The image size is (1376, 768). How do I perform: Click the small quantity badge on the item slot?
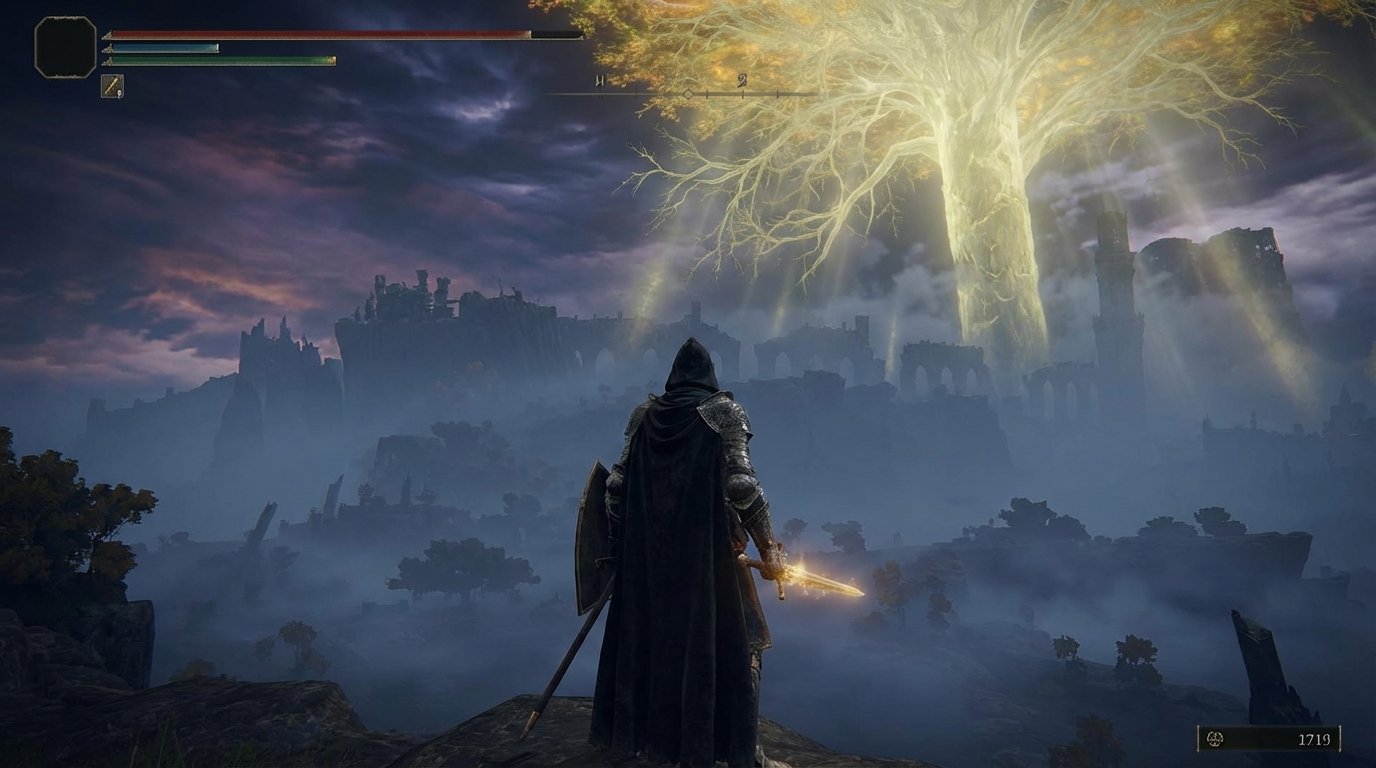coord(120,93)
